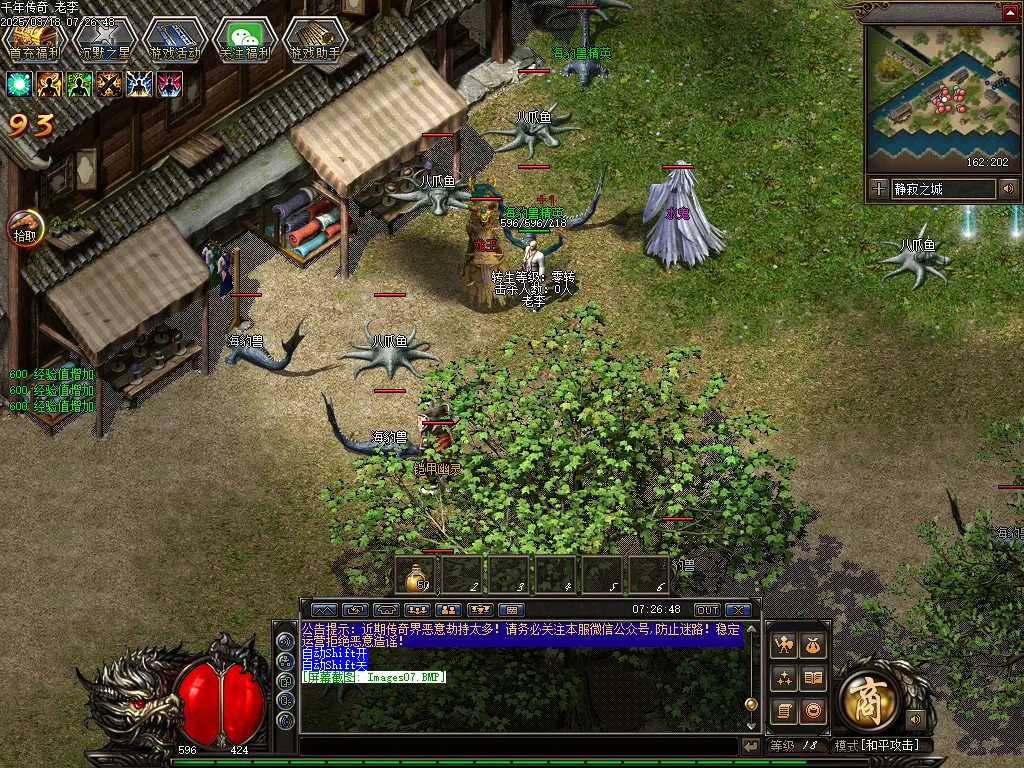Open the 游戏助手 game assistant menu
The width and height of the screenshot is (1024, 768).
(x=315, y=41)
